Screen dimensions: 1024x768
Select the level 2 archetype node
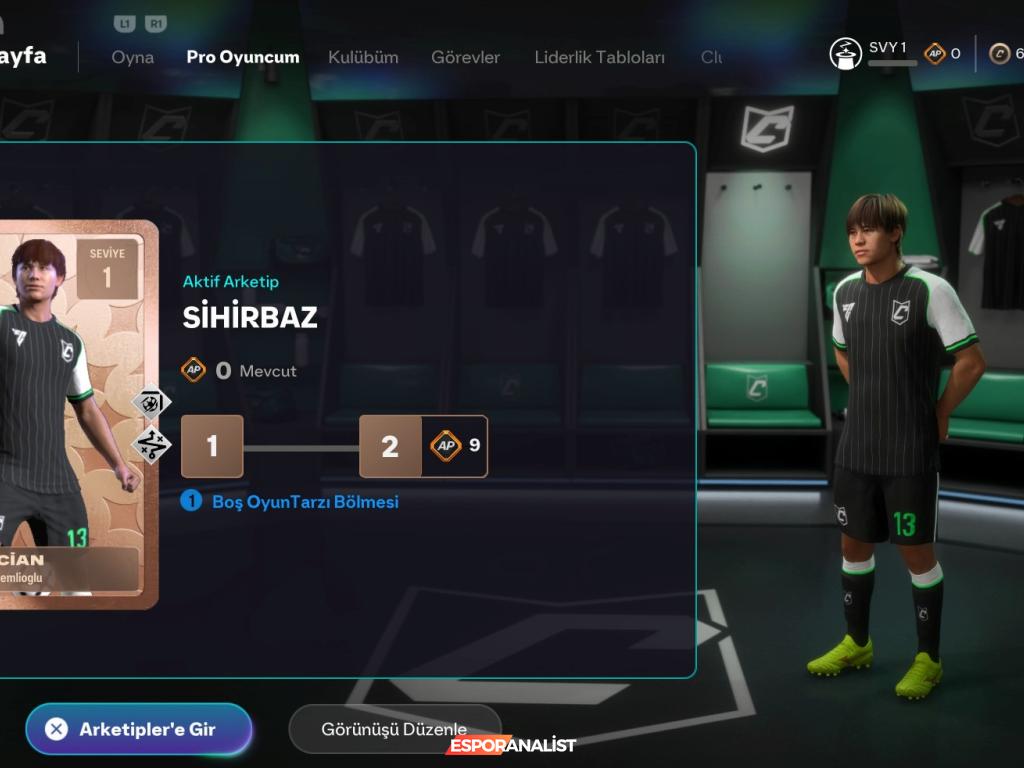(x=390, y=446)
